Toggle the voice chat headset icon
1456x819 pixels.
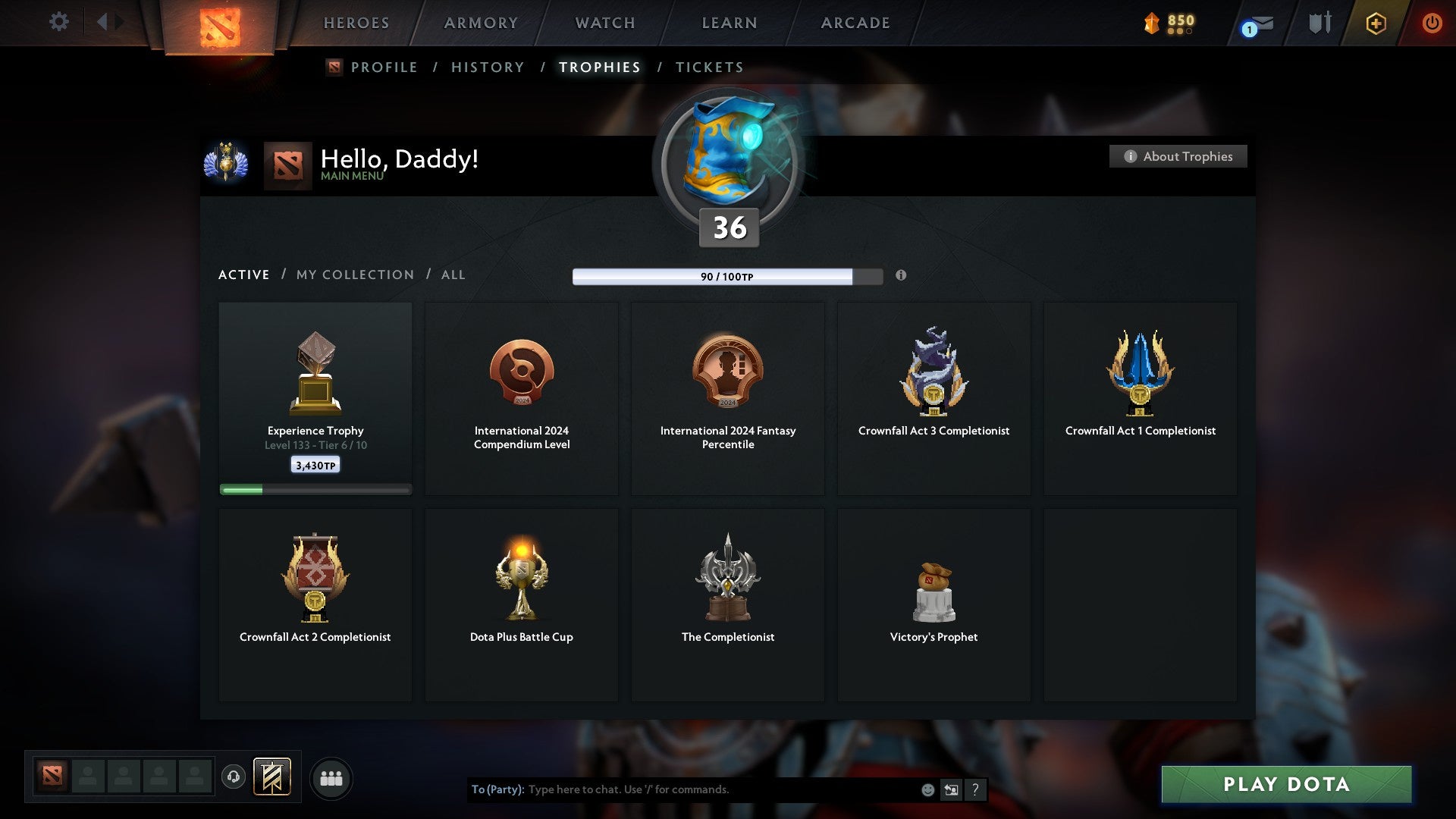click(233, 777)
